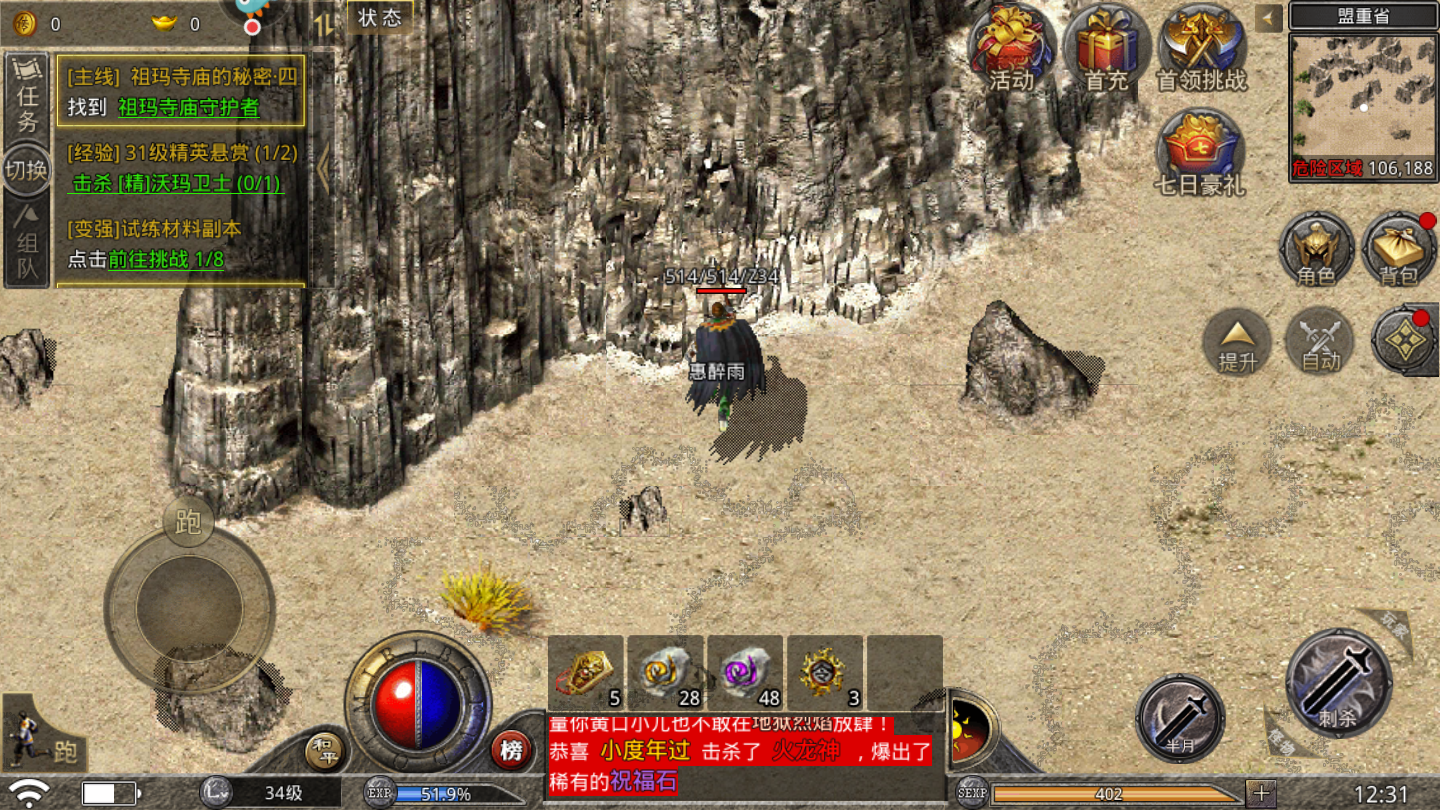Open the 背包 backpack
Screen dimensions: 1440x810
(x=1398, y=248)
